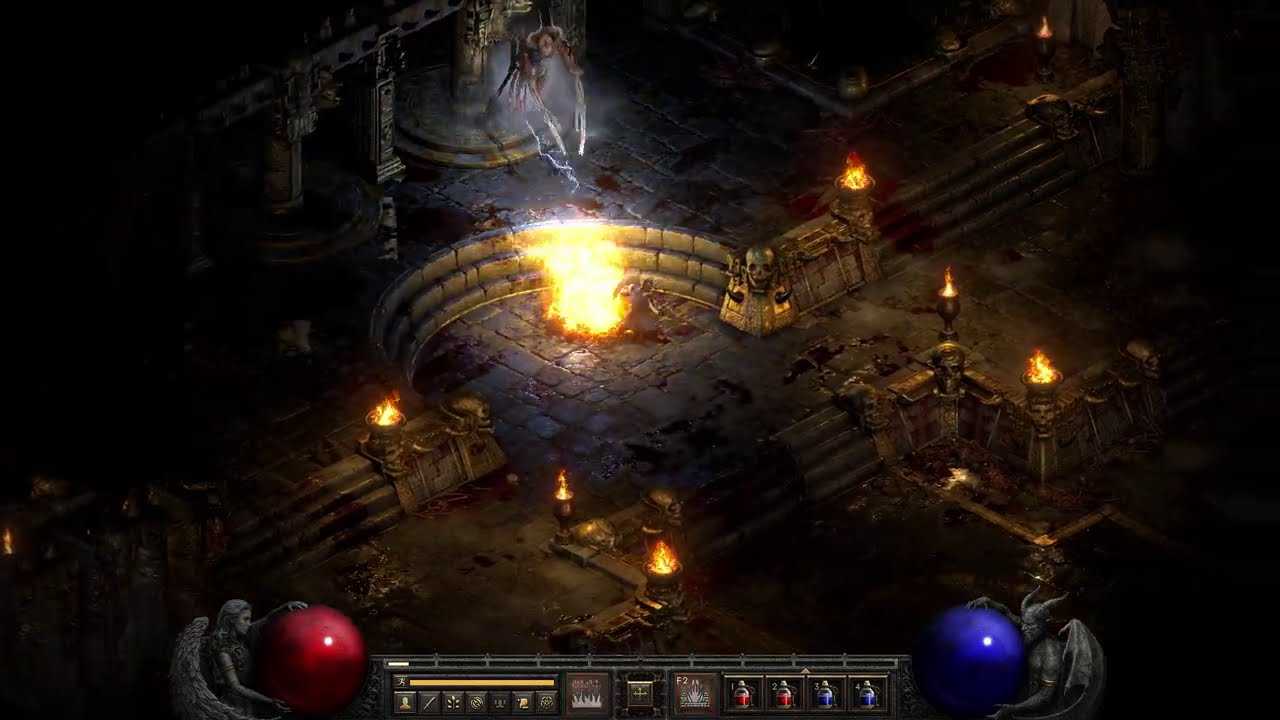Drink the mana potion in belt slot 3
This screenshot has width=1280, height=720.
pyautogui.click(x=826, y=696)
